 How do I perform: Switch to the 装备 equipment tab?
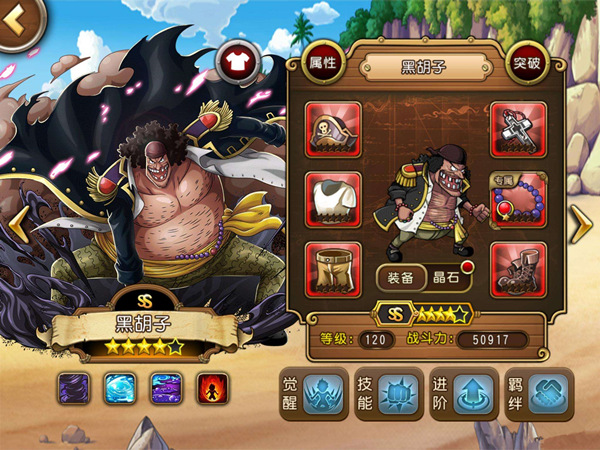point(400,278)
